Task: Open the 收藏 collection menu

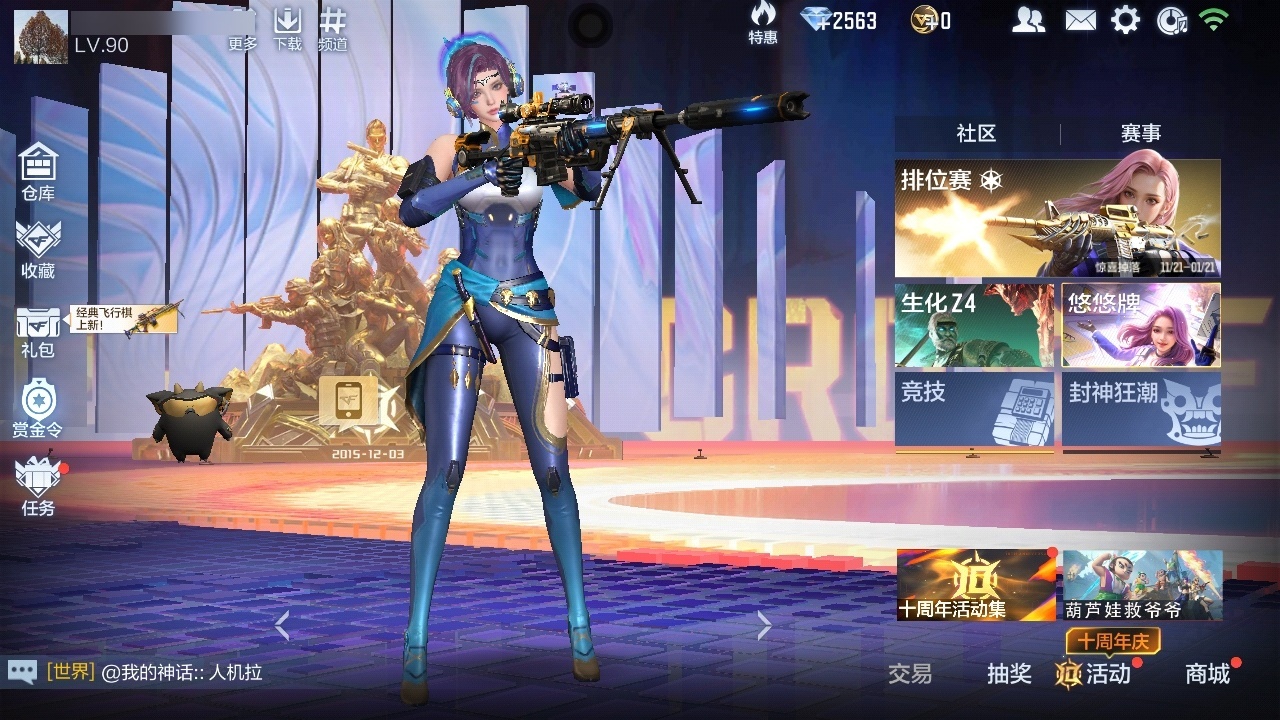Action: (38, 249)
